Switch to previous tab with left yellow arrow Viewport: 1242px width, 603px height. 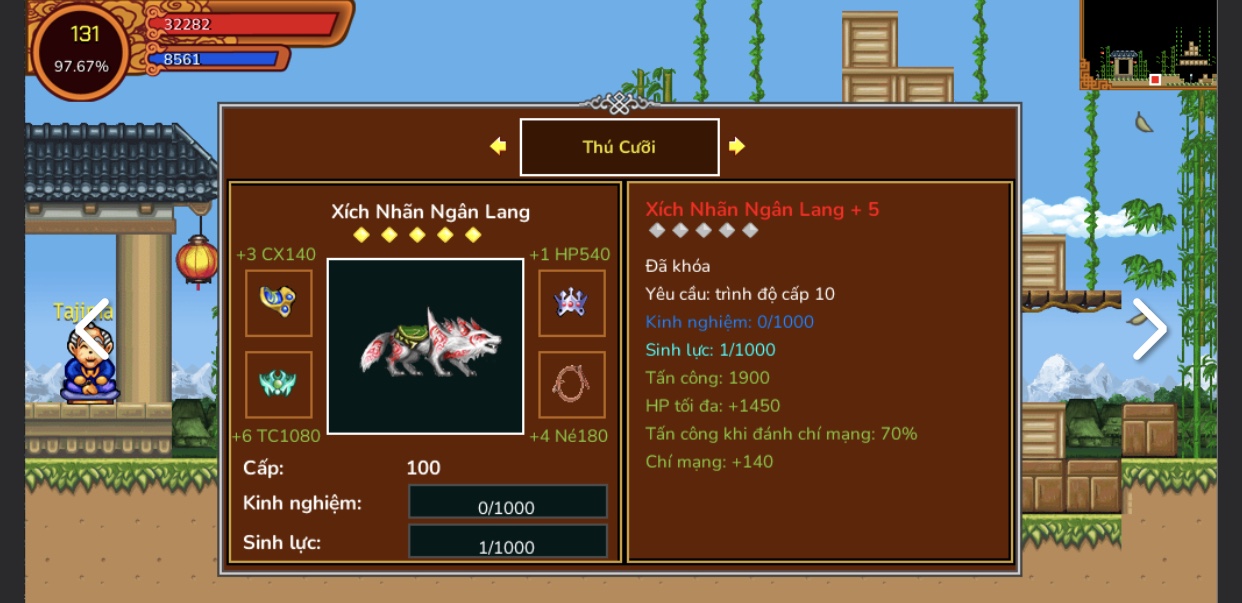(498, 146)
